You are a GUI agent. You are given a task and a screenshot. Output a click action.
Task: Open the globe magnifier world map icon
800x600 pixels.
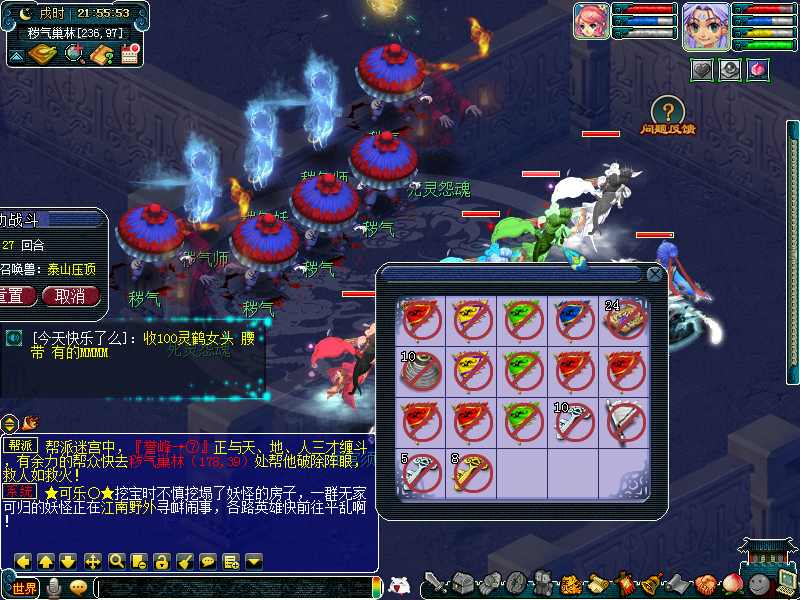coord(74,54)
